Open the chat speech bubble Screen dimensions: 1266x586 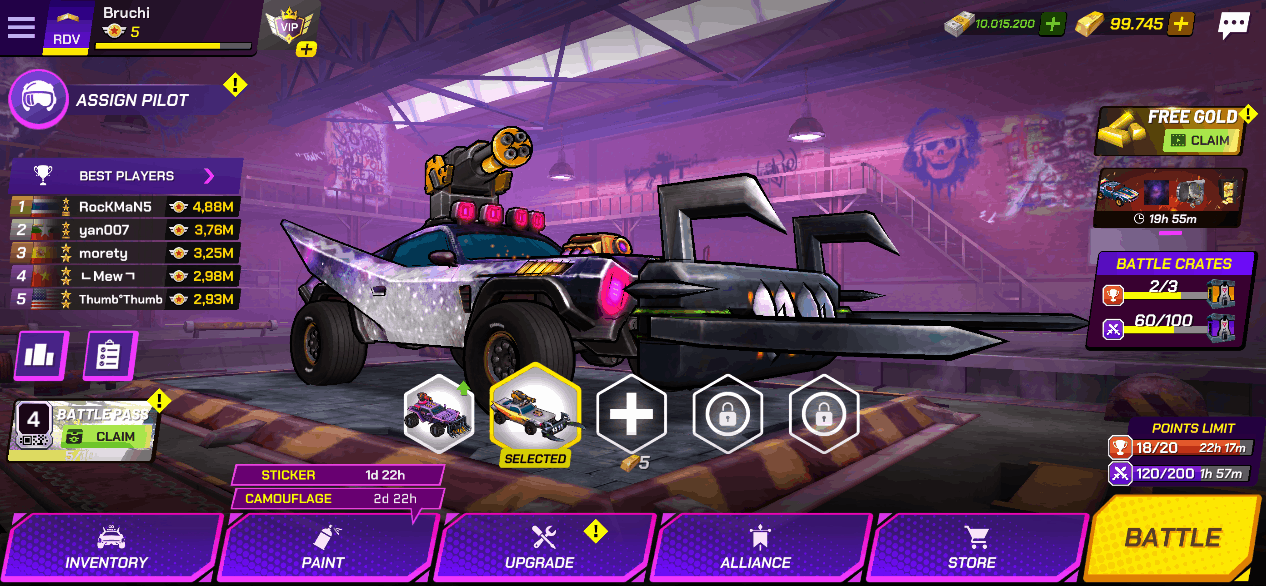(1234, 25)
